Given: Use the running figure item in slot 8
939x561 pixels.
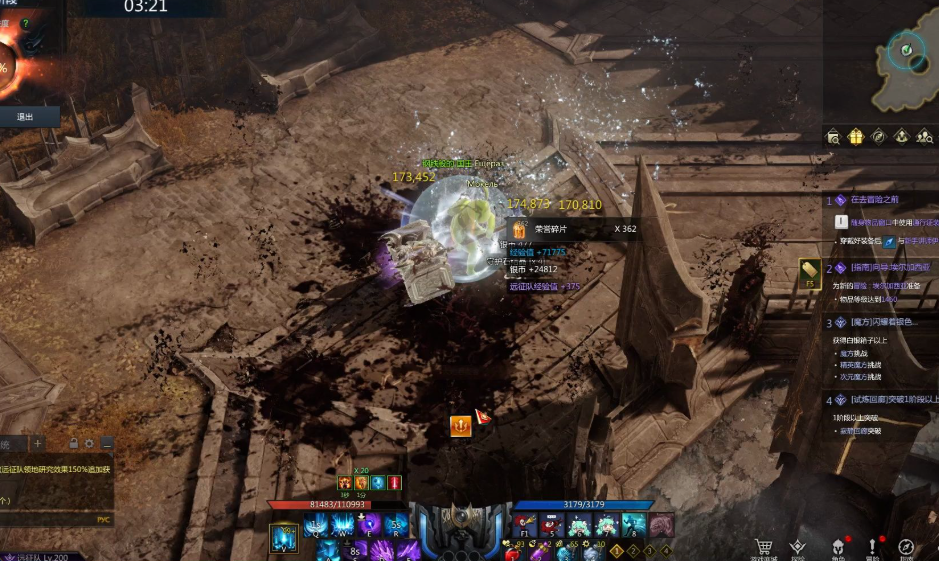Looking at the screenshot, I should pos(634,526).
